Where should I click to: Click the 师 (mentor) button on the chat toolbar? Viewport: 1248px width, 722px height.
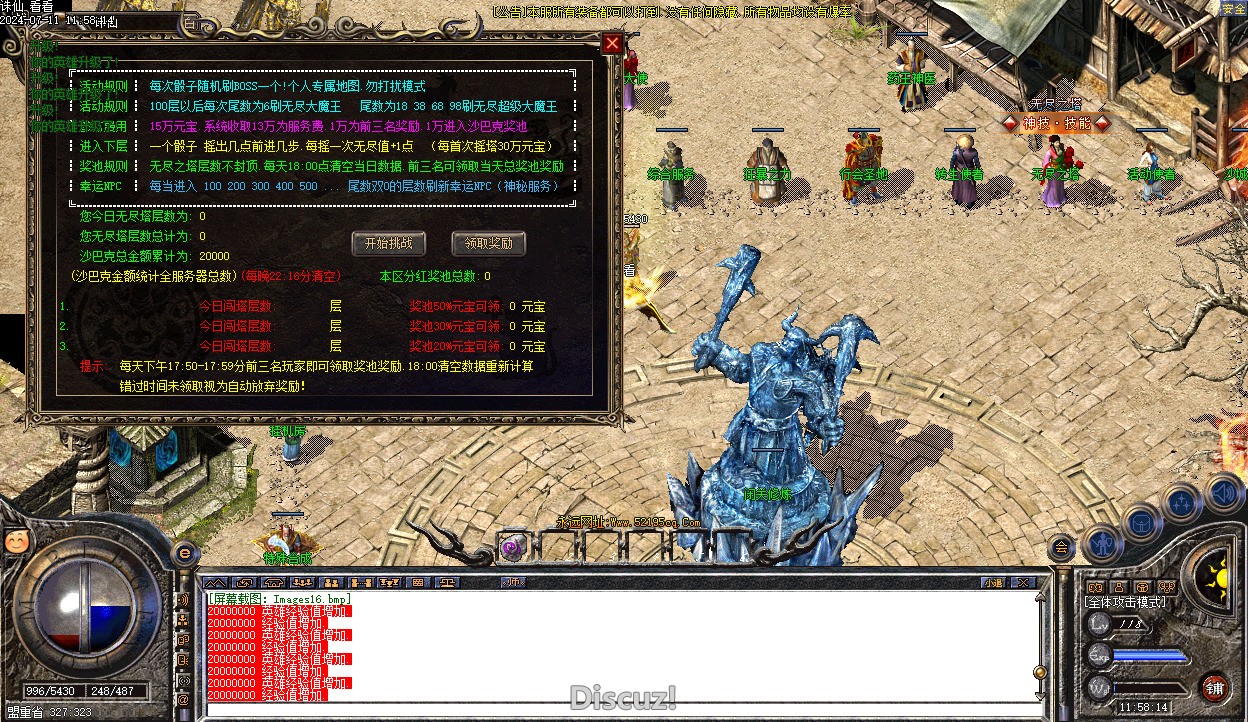tap(513, 582)
